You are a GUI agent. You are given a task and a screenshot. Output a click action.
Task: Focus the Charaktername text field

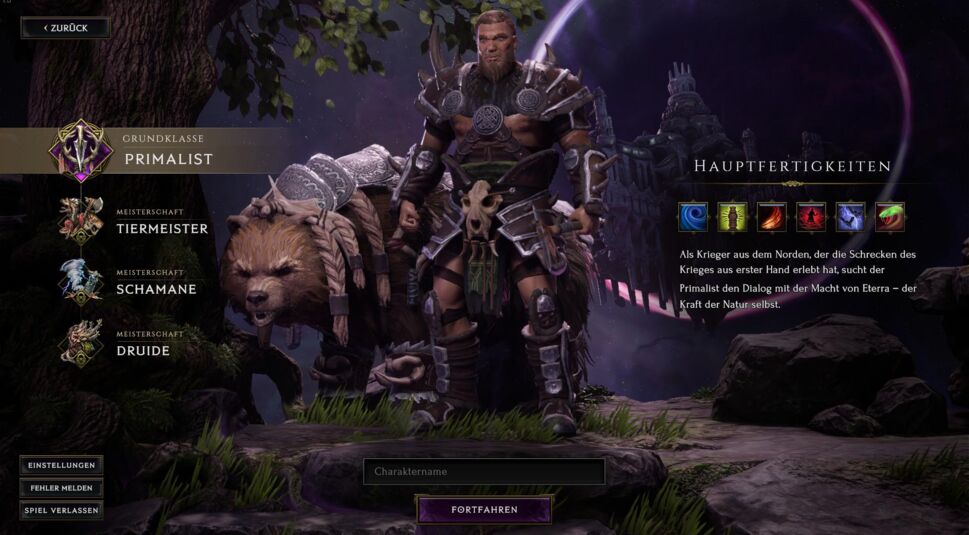pyautogui.click(x=484, y=471)
